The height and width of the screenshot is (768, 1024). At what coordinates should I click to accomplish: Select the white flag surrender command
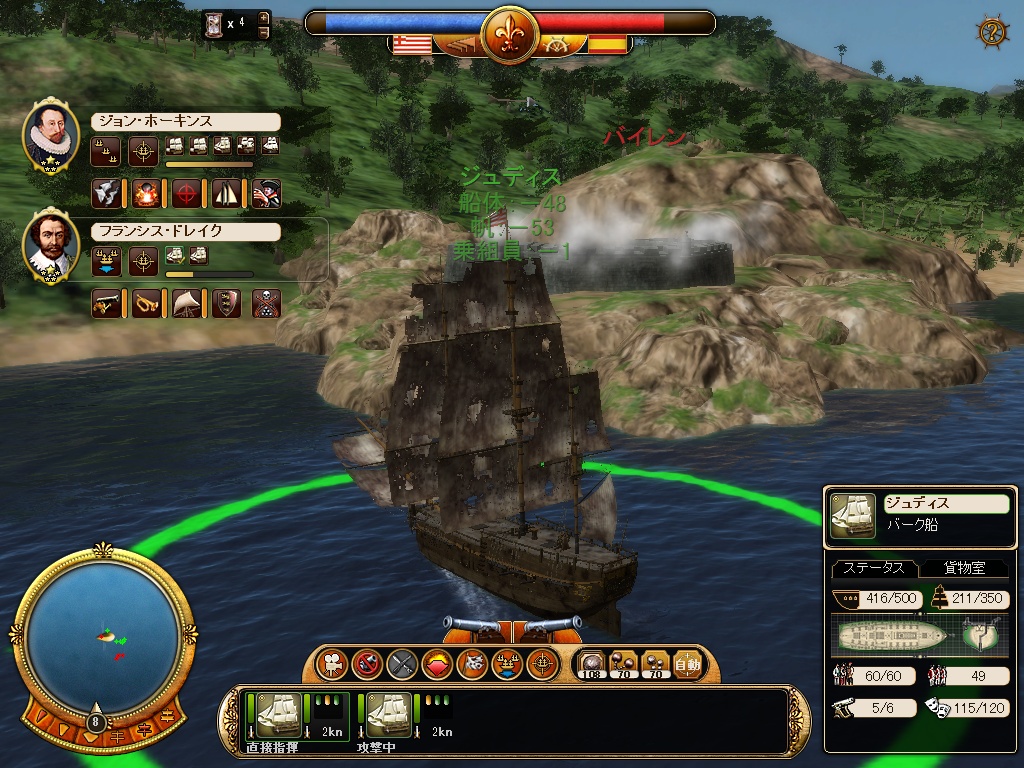coord(472,663)
